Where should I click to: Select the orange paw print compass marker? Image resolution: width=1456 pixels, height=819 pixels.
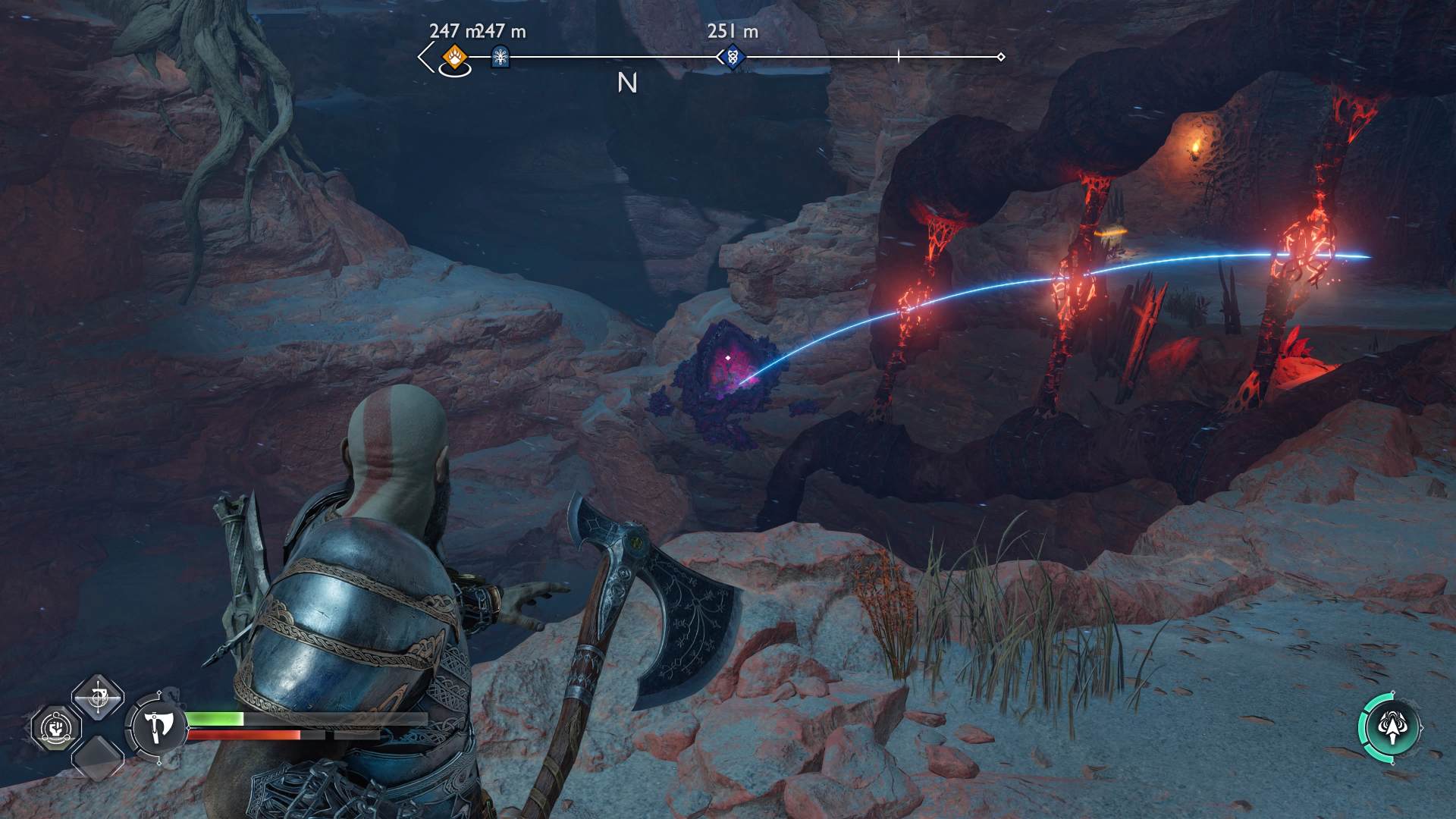pyautogui.click(x=454, y=55)
